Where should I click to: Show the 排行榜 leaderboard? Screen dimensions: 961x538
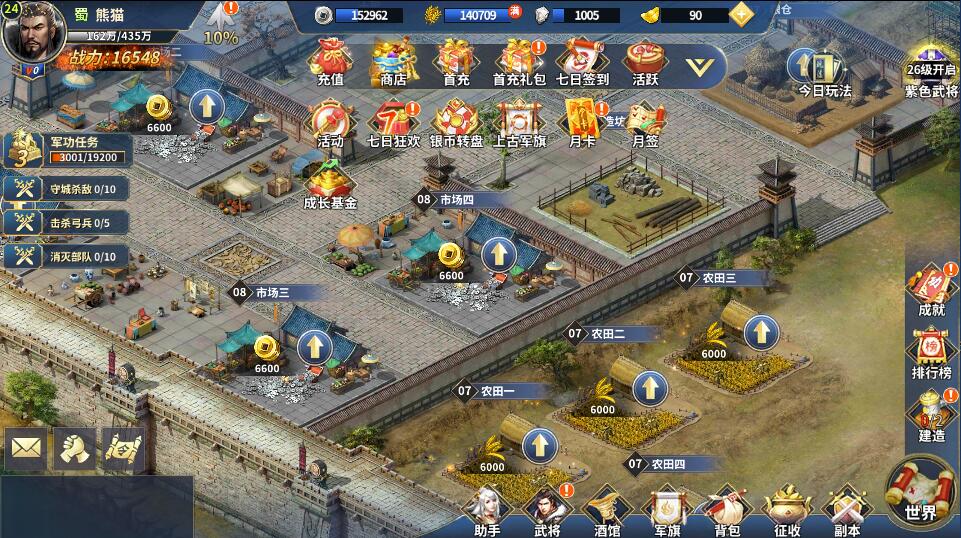click(x=930, y=352)
